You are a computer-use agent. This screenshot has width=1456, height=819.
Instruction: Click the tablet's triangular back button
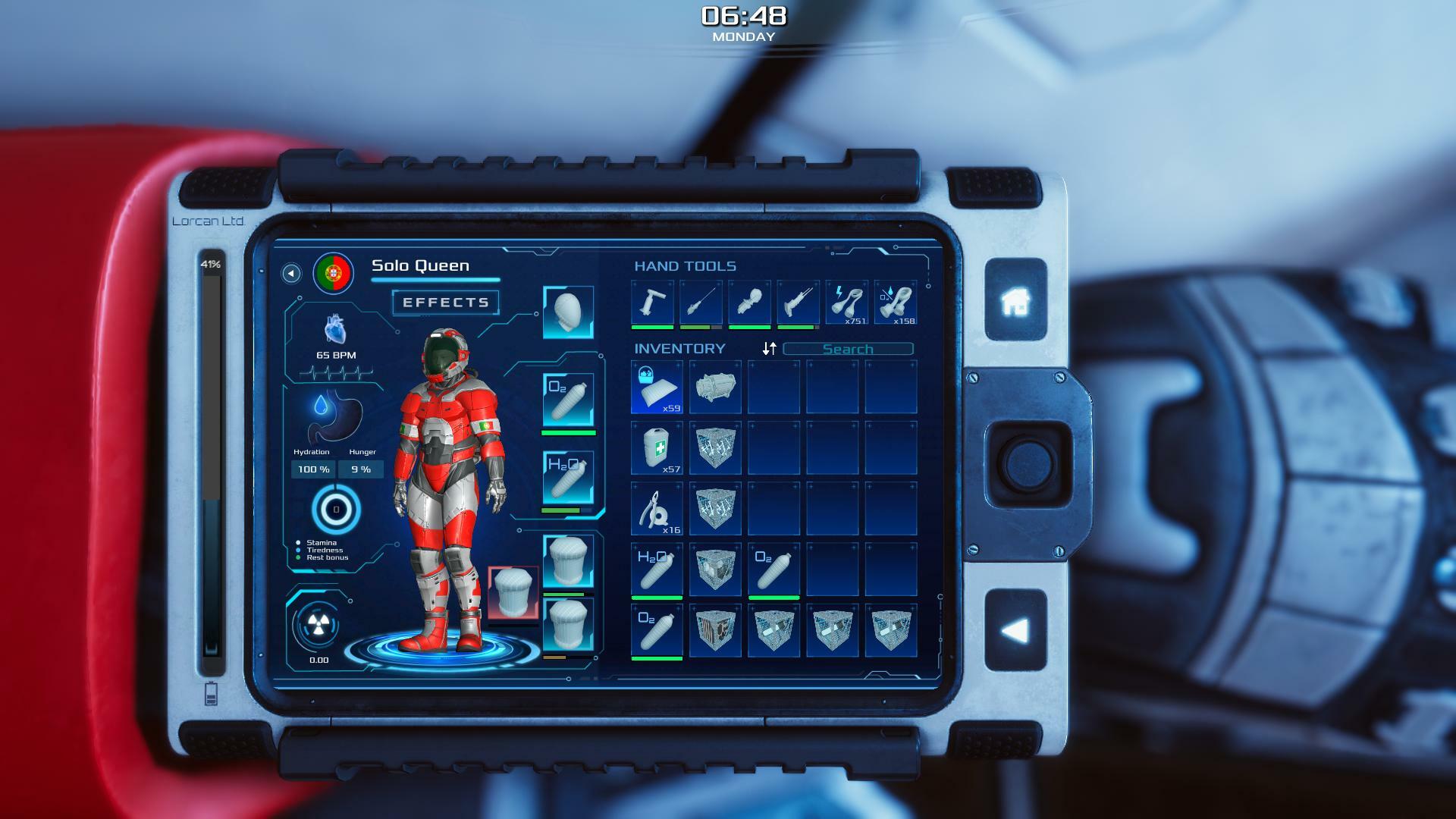tap(1015, 631)
